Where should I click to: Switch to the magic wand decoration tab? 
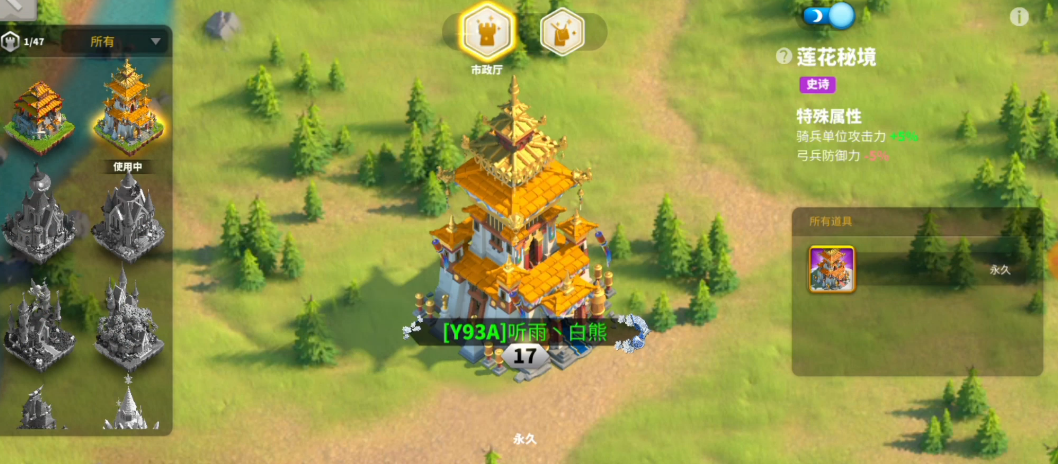[x=562, y=32]
